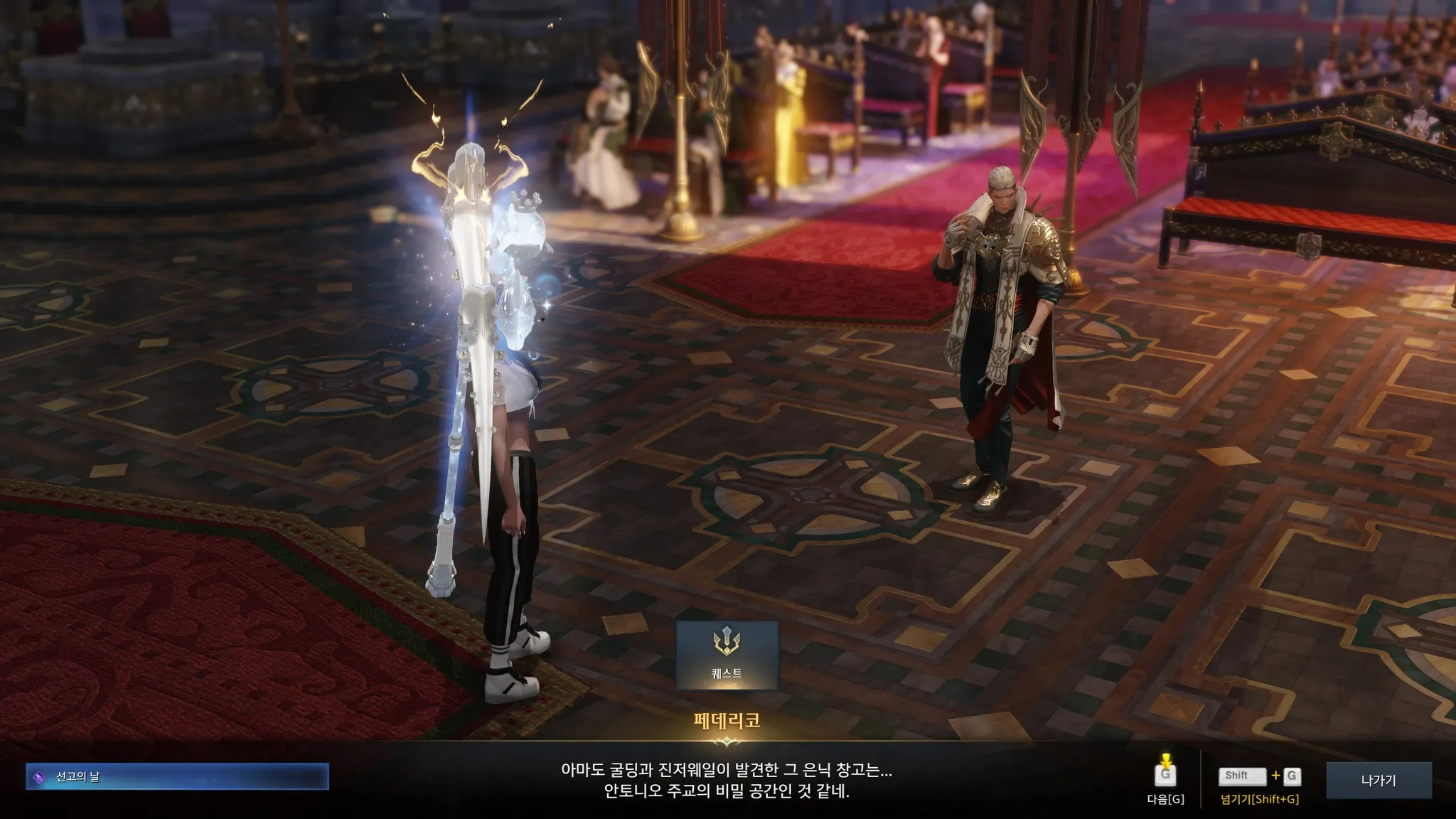Viewport: 1456px width, 819px height.
Task: Click the 나가기 exit button
Action: tap(1378, 780)
